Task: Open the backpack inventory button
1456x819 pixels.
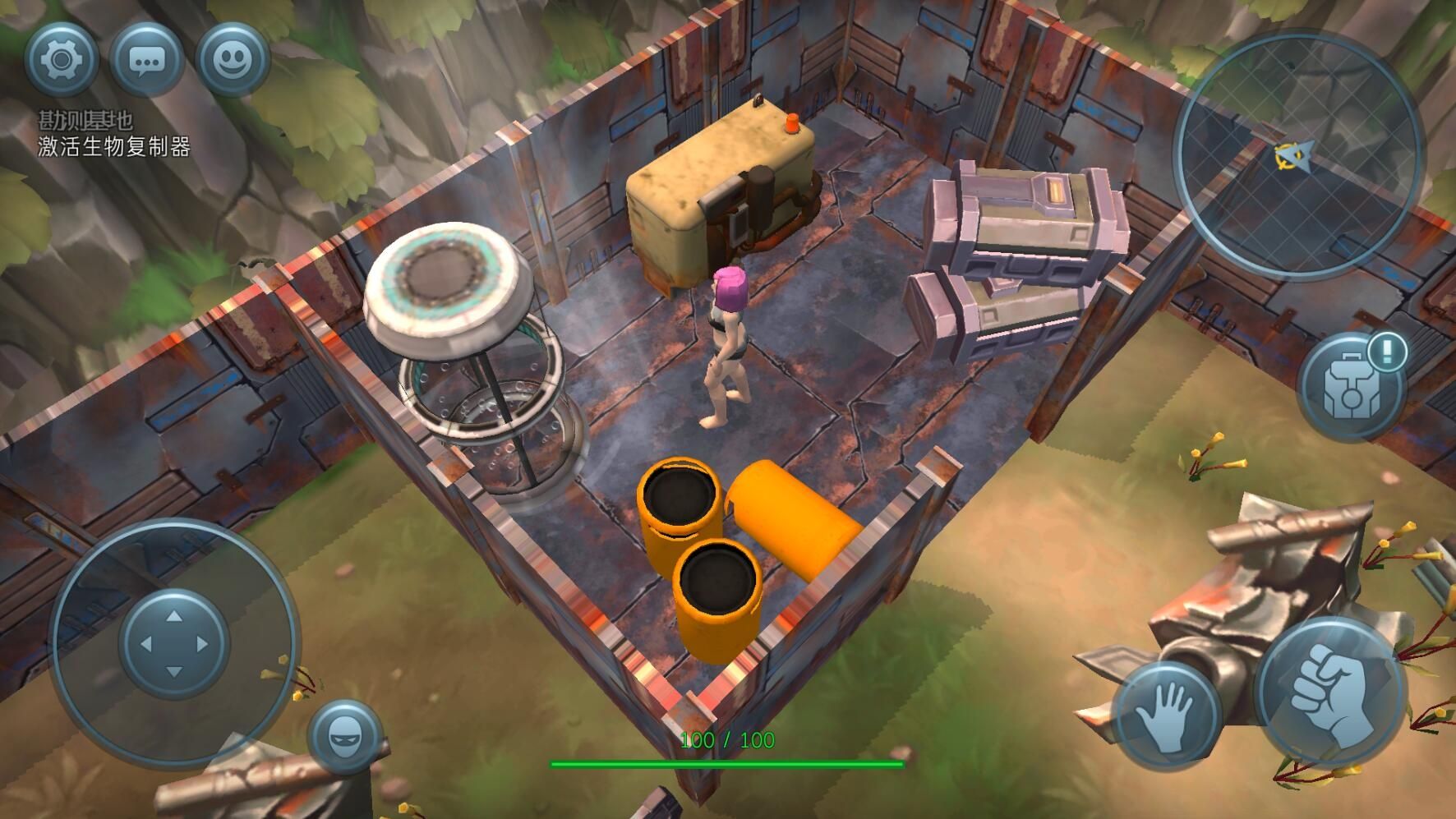Action: [1348, 388]
